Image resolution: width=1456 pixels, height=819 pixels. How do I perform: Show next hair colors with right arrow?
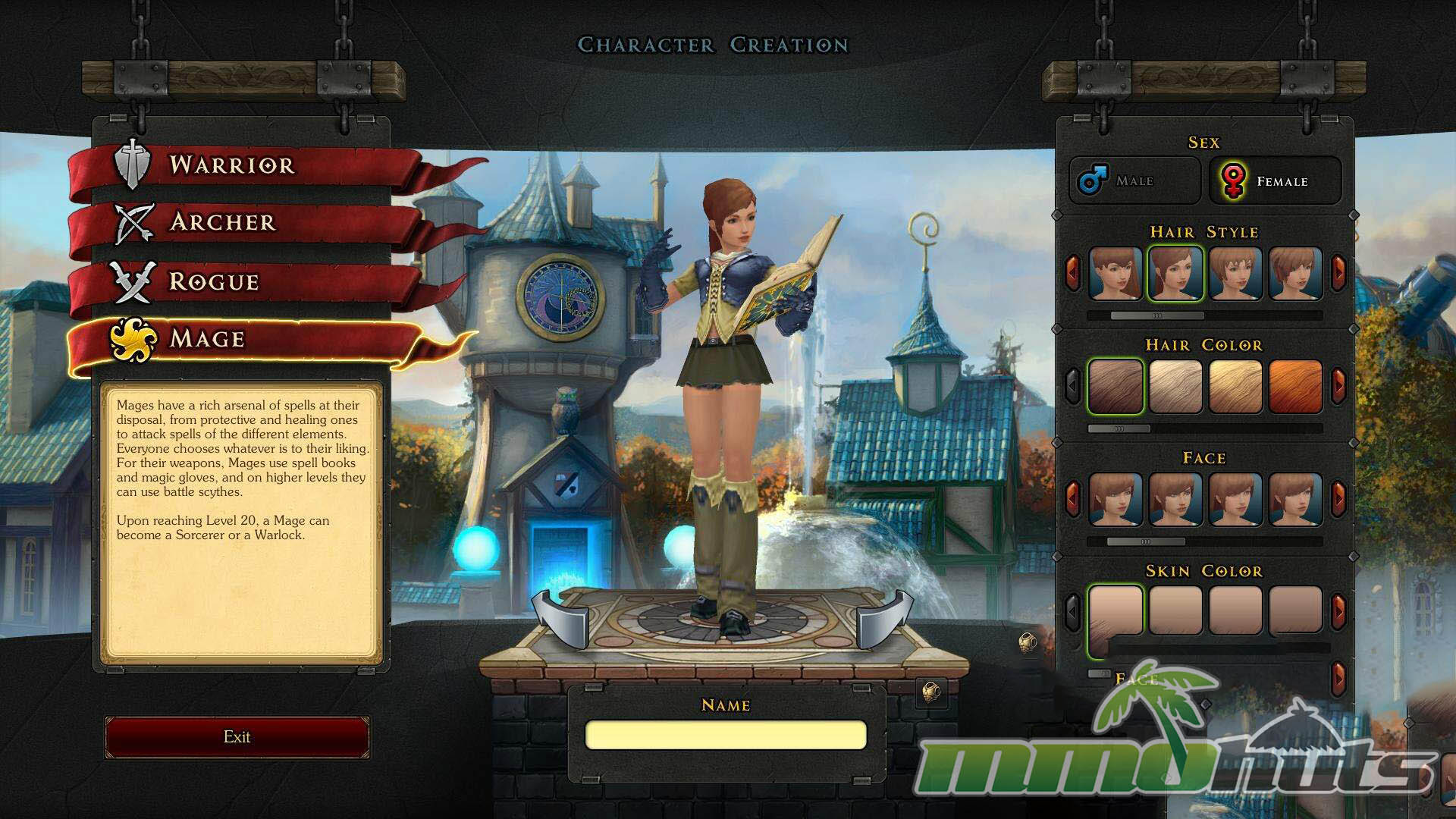pos(1338,385)
